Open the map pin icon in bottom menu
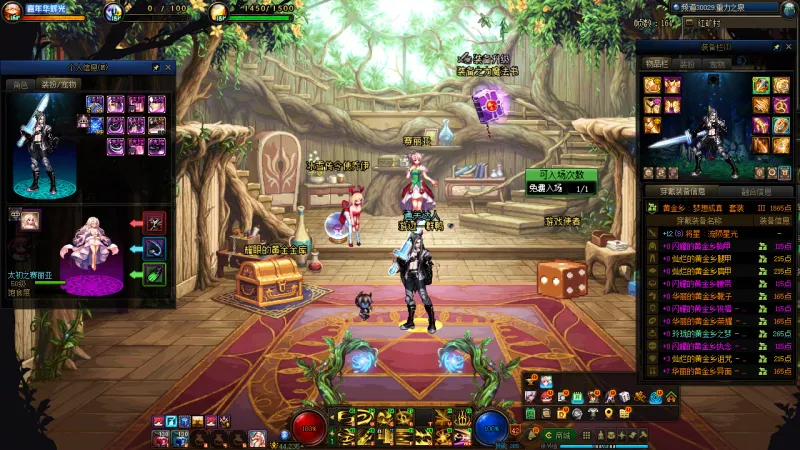Viewport: 800px width, 450px height. [x=608, y=413]
